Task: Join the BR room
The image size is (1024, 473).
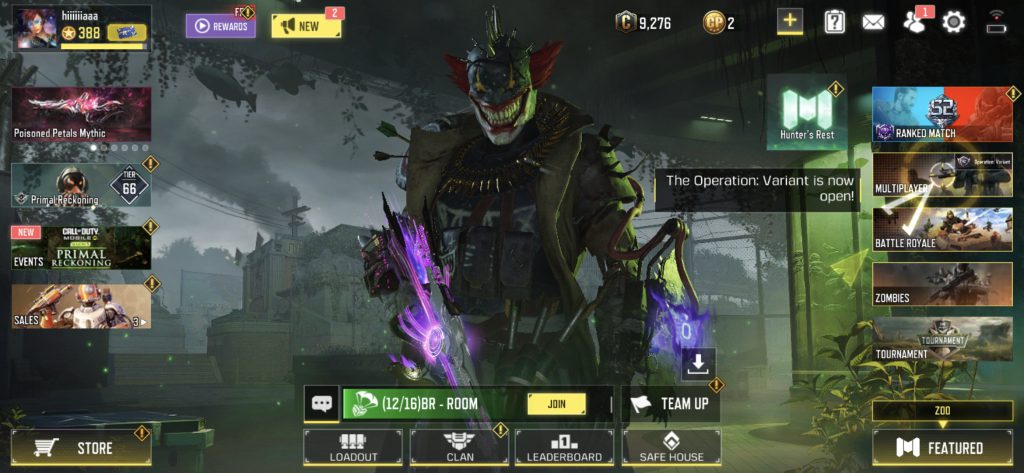Action: click(x=557, y=404)
